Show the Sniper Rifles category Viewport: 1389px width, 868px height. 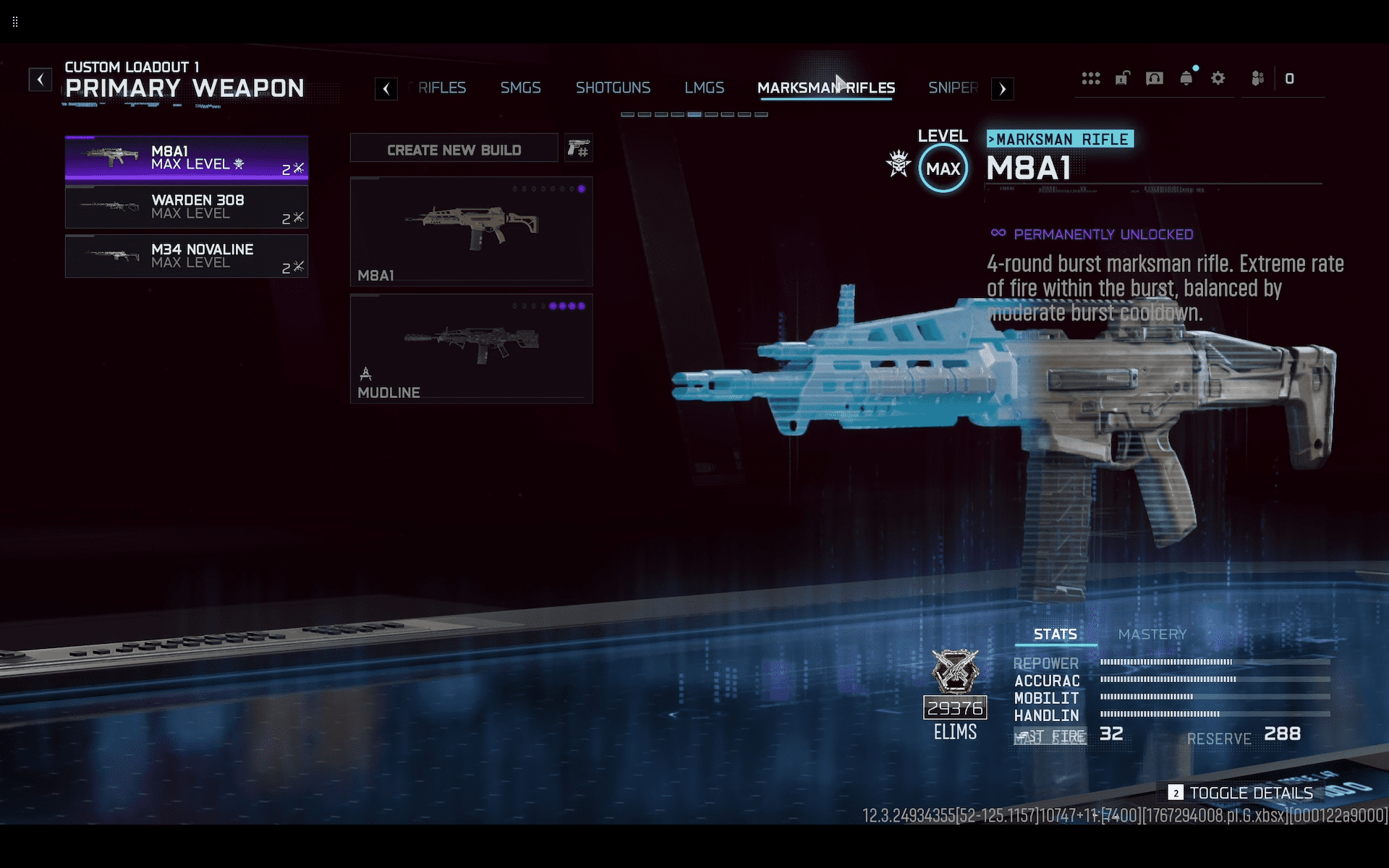click(953, 88)
